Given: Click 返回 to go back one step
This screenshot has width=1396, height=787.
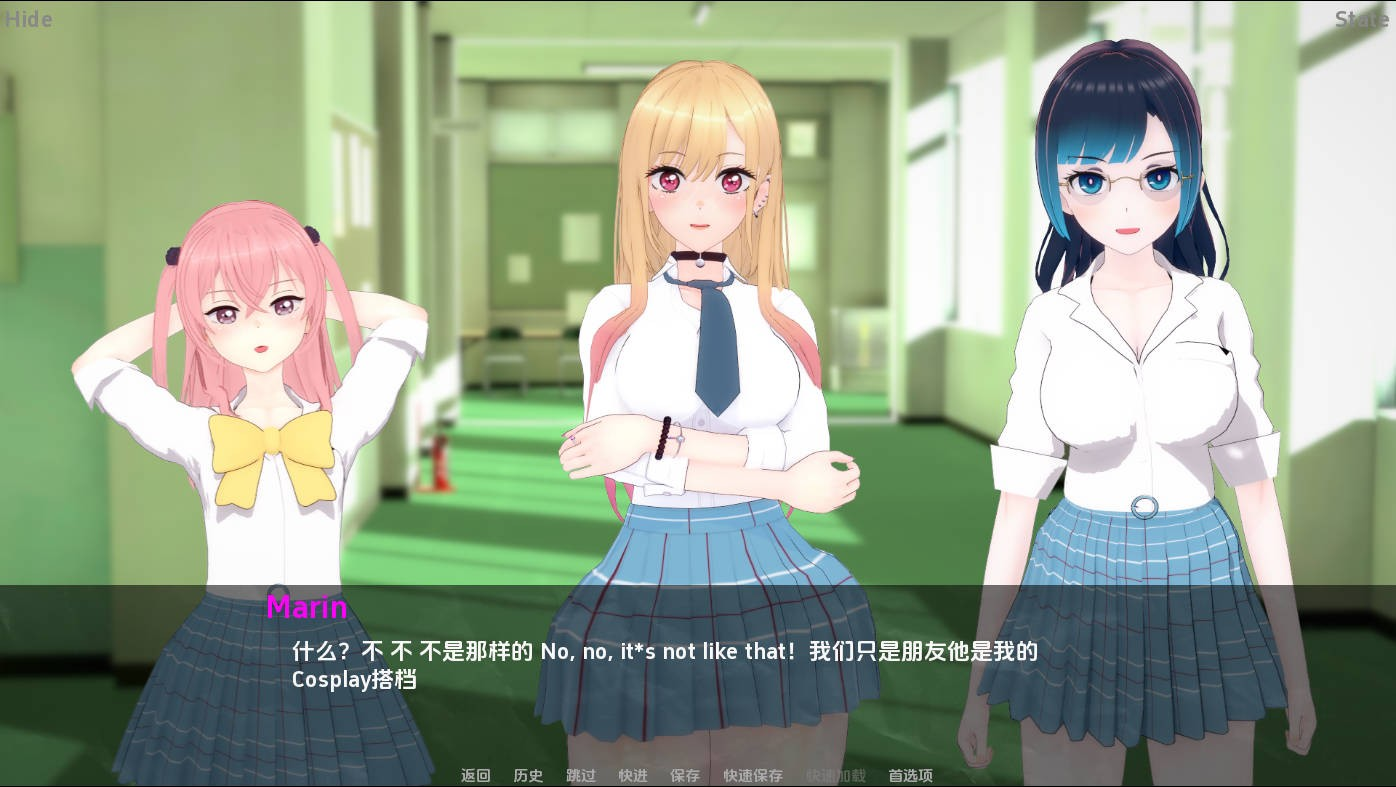Looking at the screenshot, I should 475,775.
